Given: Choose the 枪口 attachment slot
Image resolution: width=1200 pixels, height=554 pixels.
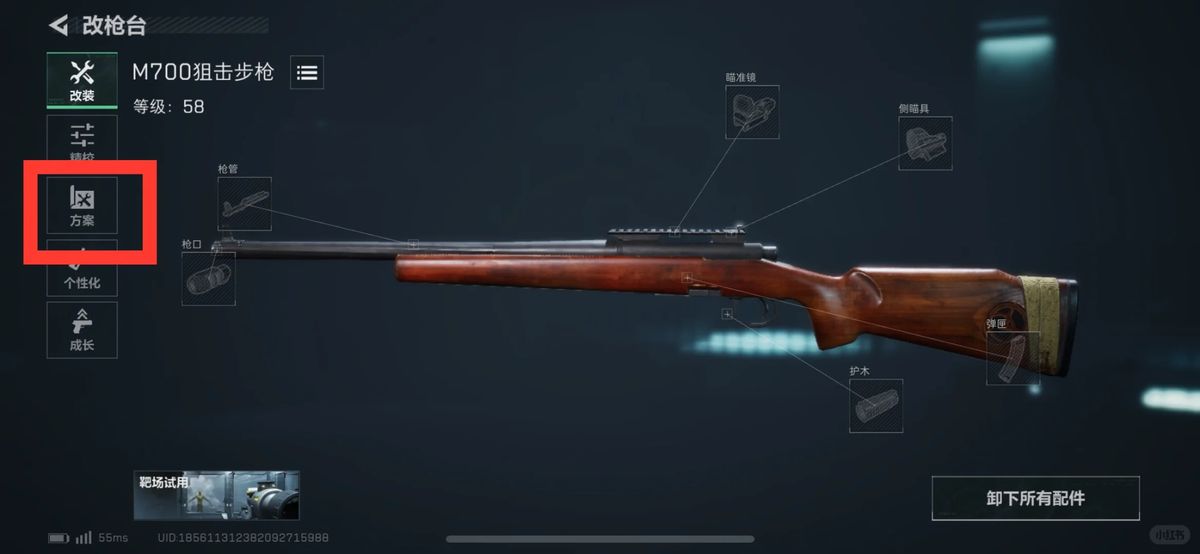Looking at the screenshot, I should pos(208,278).
